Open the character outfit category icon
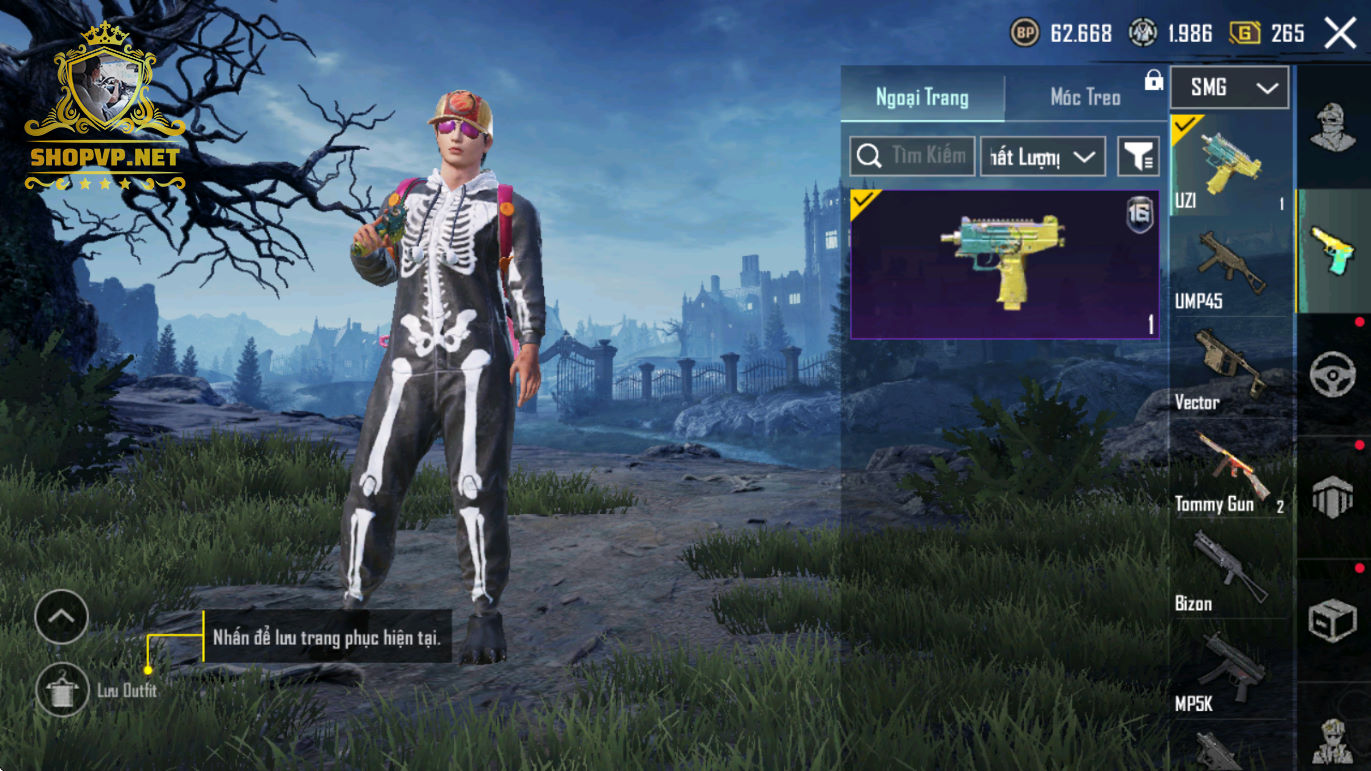 [x=1333, y=127]
